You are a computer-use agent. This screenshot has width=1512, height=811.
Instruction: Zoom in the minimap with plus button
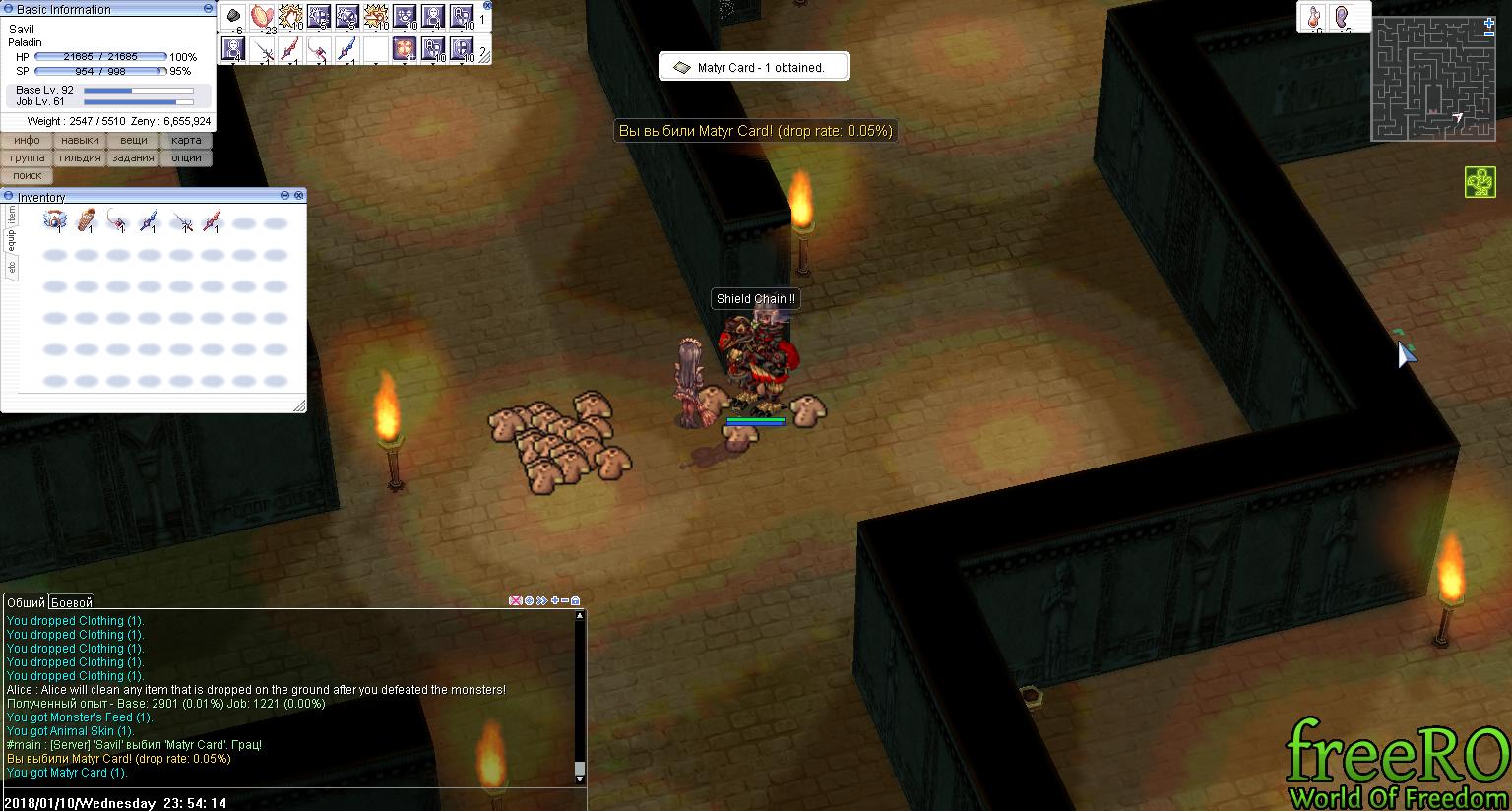[1489, 23]
